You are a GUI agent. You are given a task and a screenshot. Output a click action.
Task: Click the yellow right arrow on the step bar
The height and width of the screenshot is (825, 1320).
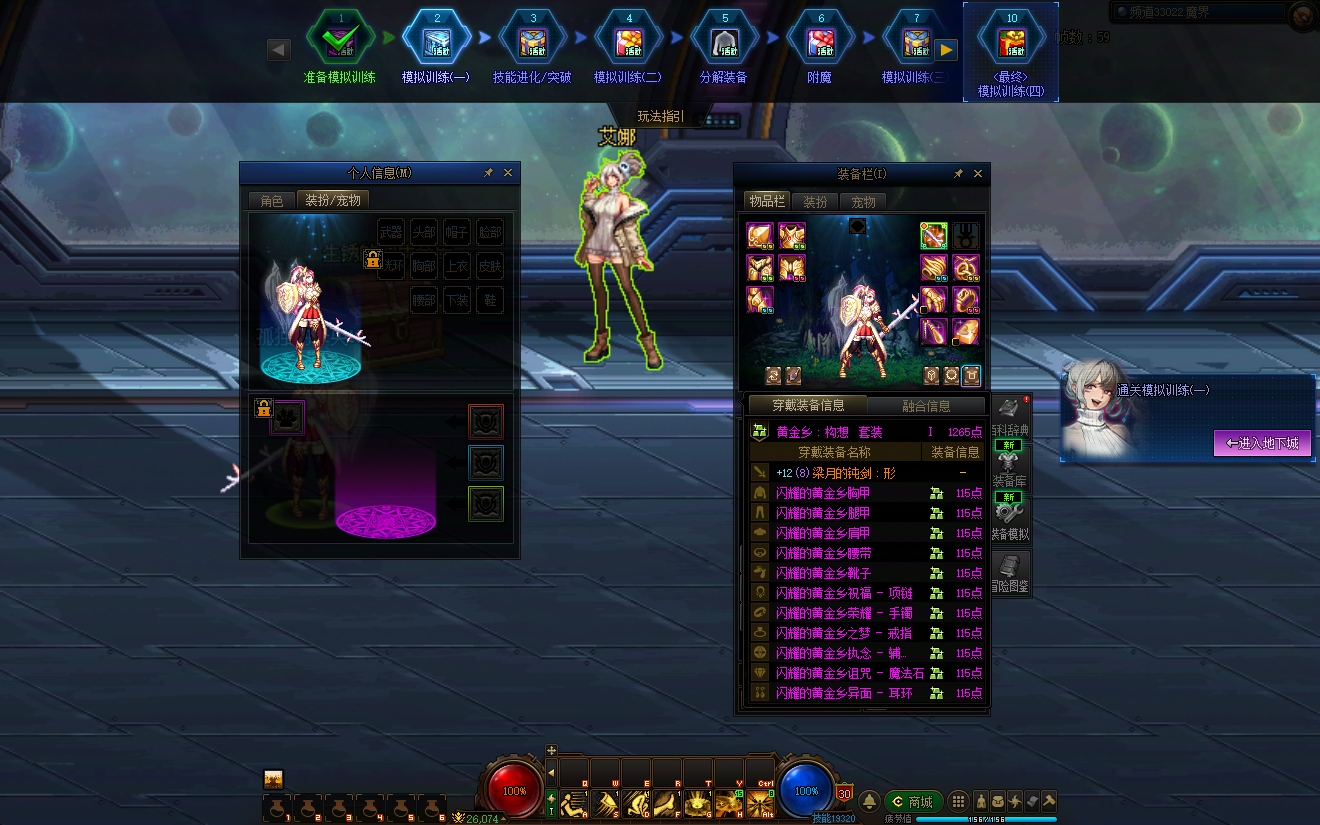pos(946,49)
